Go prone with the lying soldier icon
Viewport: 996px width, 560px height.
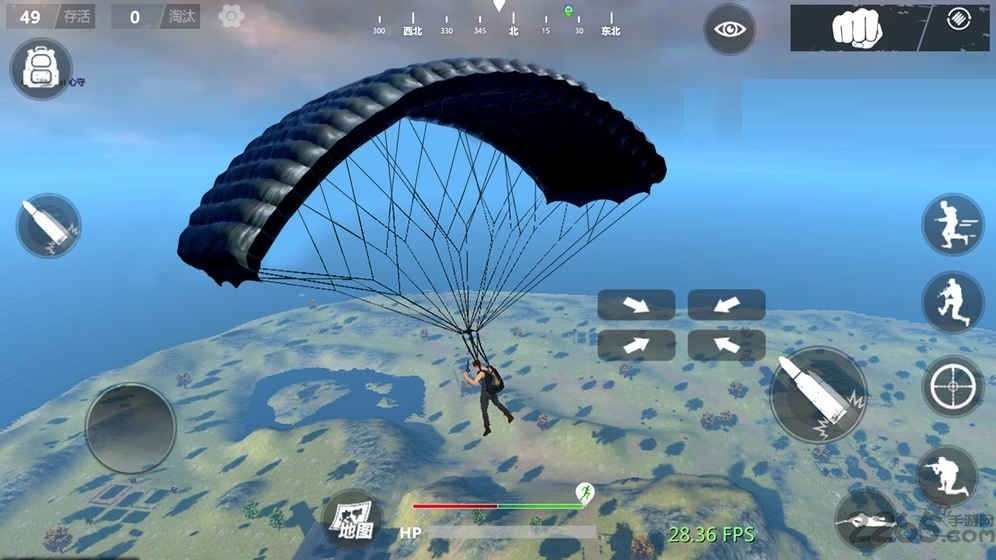[866, 518]
